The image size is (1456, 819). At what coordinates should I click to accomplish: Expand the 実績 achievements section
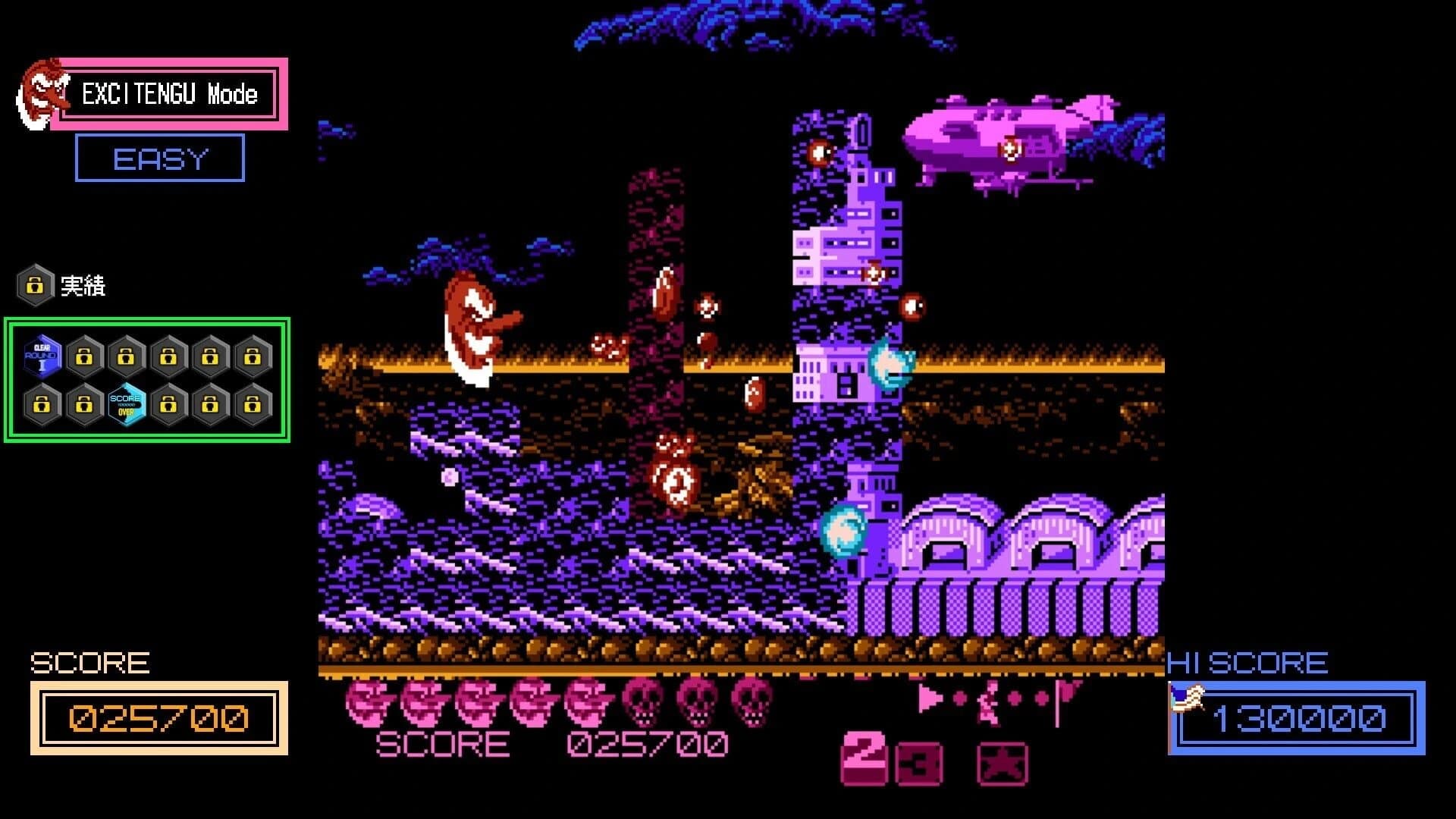[83, 287]
